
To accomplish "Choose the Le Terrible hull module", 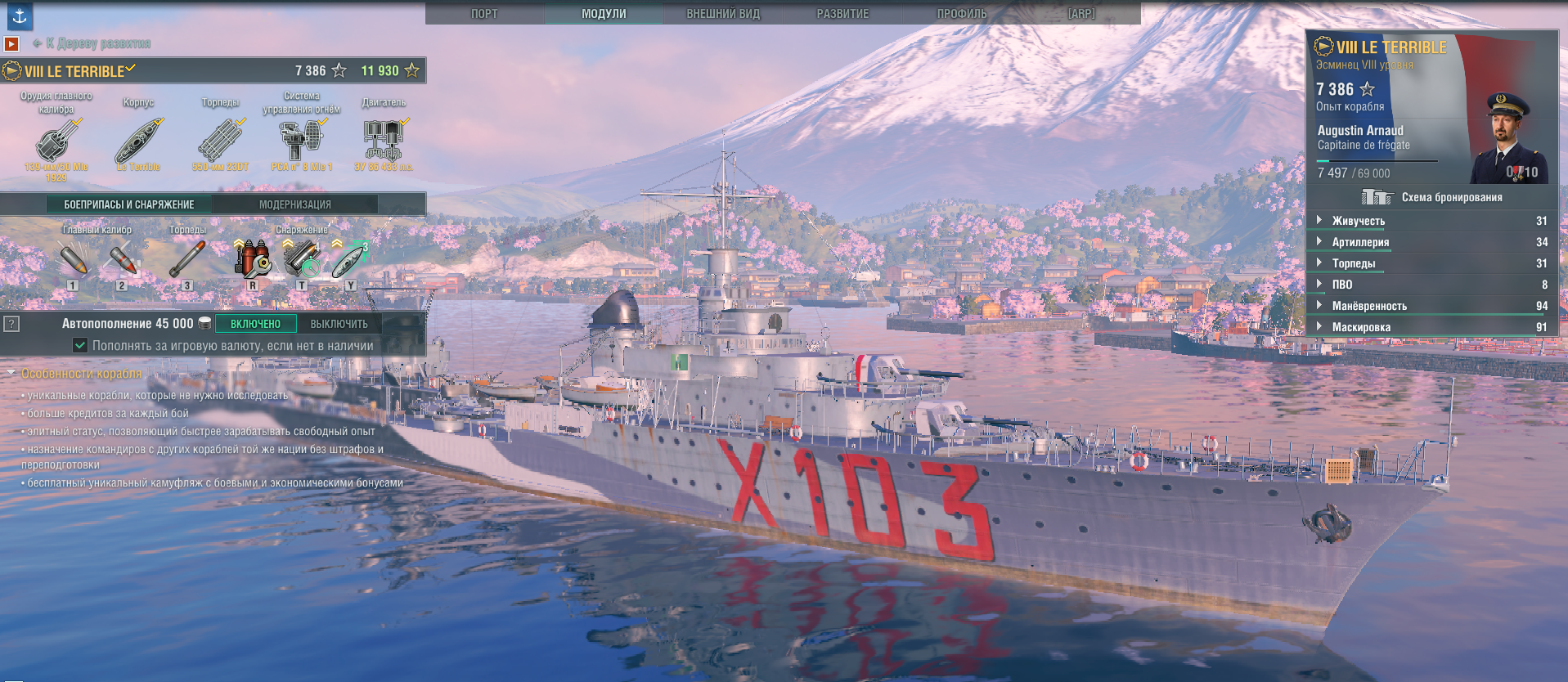I will pos(138,141).
